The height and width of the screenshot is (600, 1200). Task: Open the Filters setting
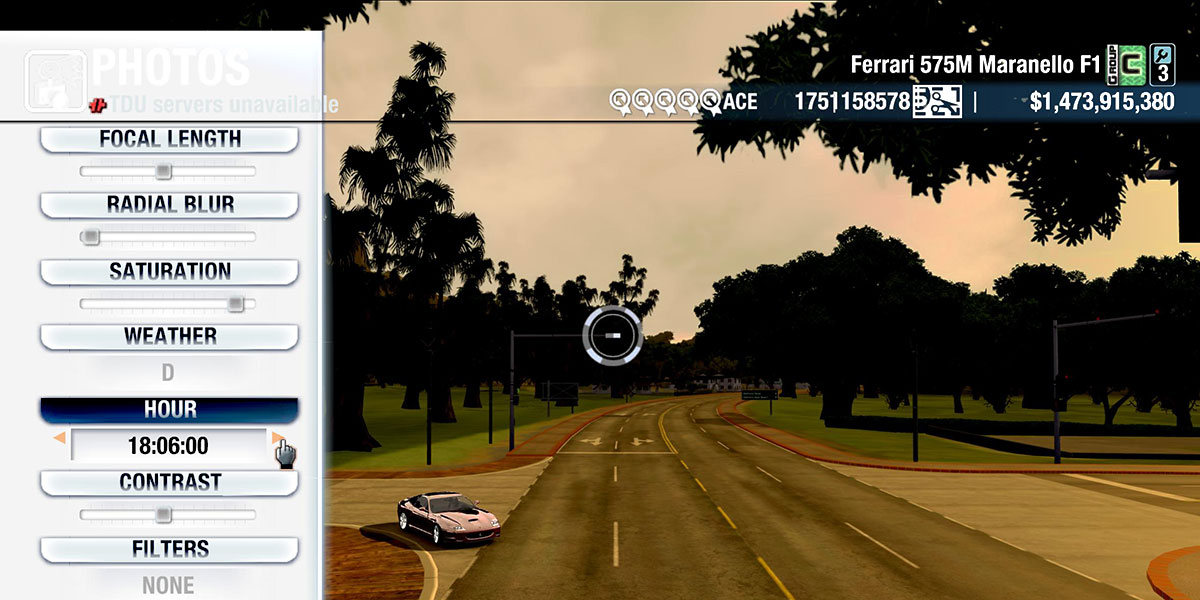click(169, 549)
